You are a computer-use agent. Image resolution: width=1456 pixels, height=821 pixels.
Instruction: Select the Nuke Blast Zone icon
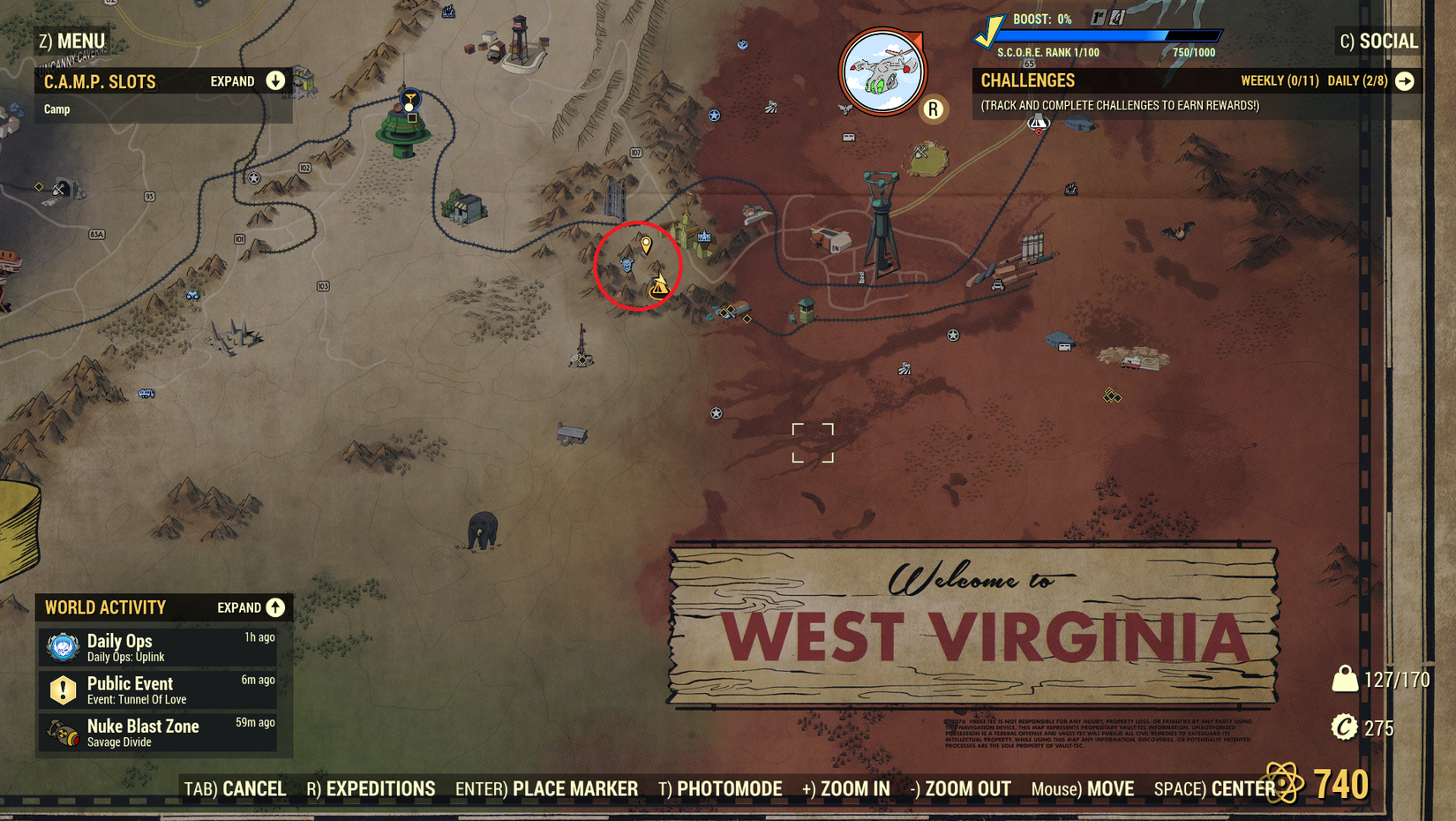[x=61, y=732]
